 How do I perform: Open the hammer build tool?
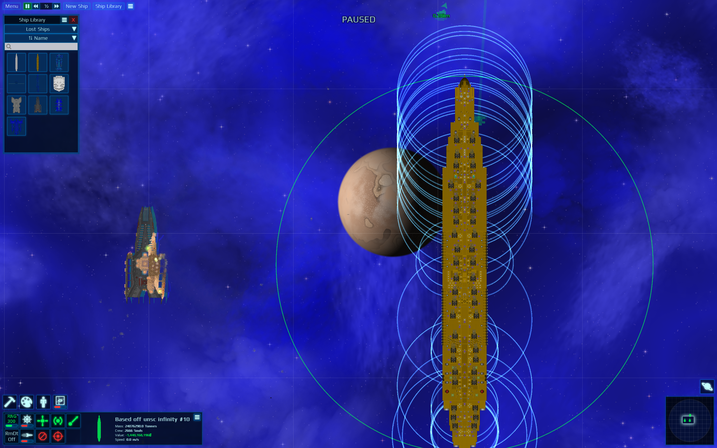coord(11,401)
